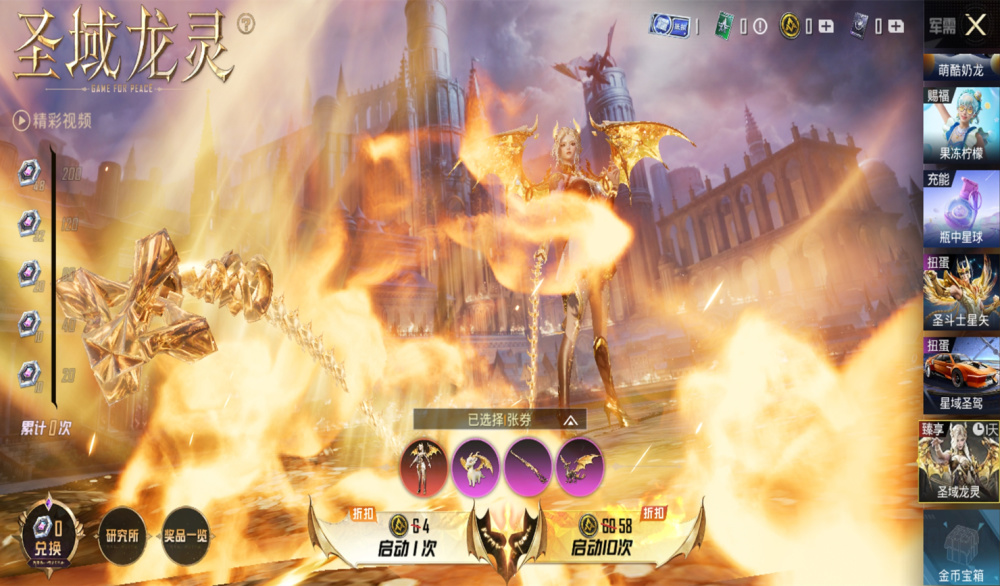Select the dragon wing glider reward icon
Image resolution: width=1000 pixels, height=586 pixels.
pyautogui.click(x=580, y=466)
